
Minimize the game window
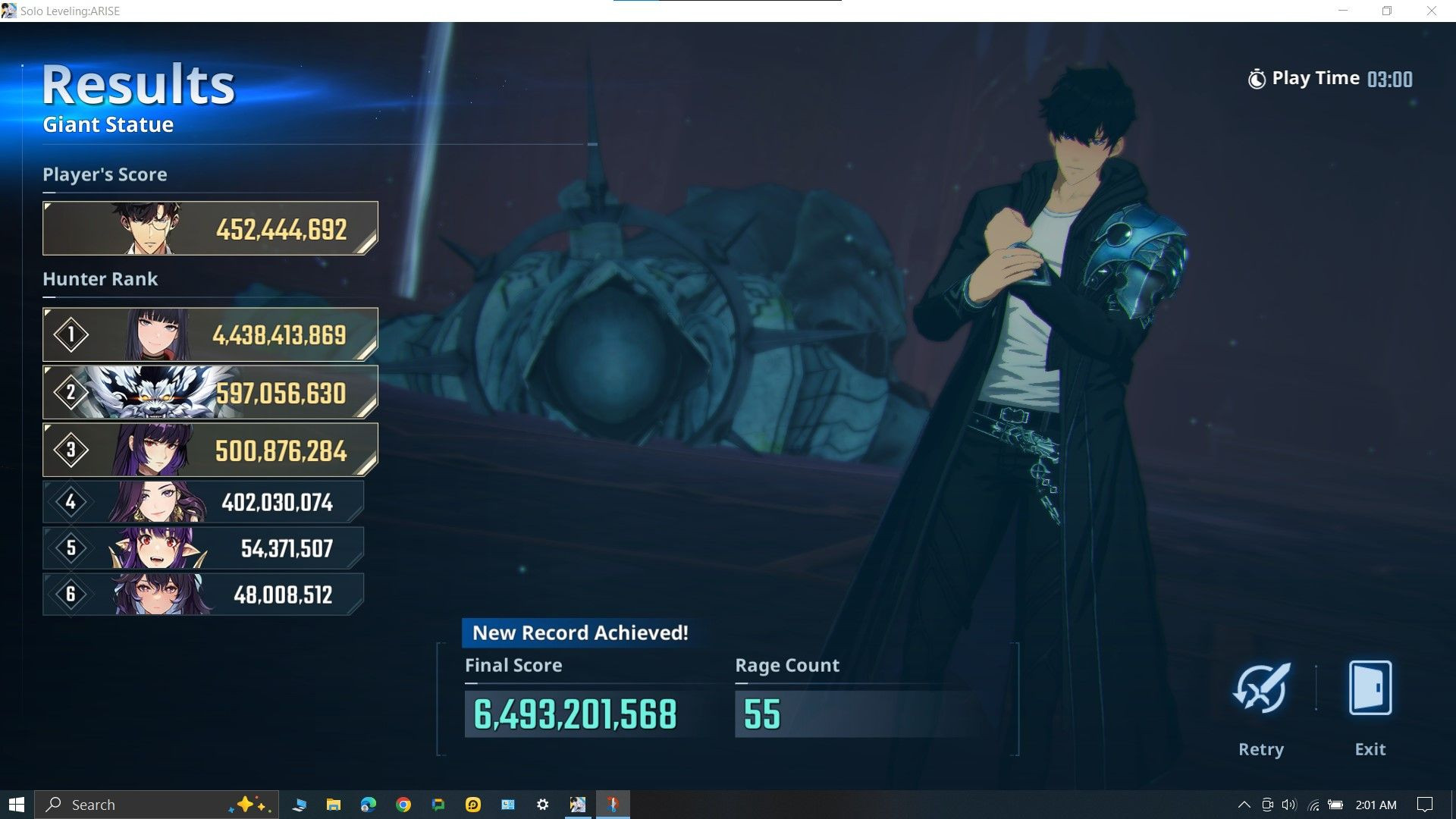[1344, 11]
